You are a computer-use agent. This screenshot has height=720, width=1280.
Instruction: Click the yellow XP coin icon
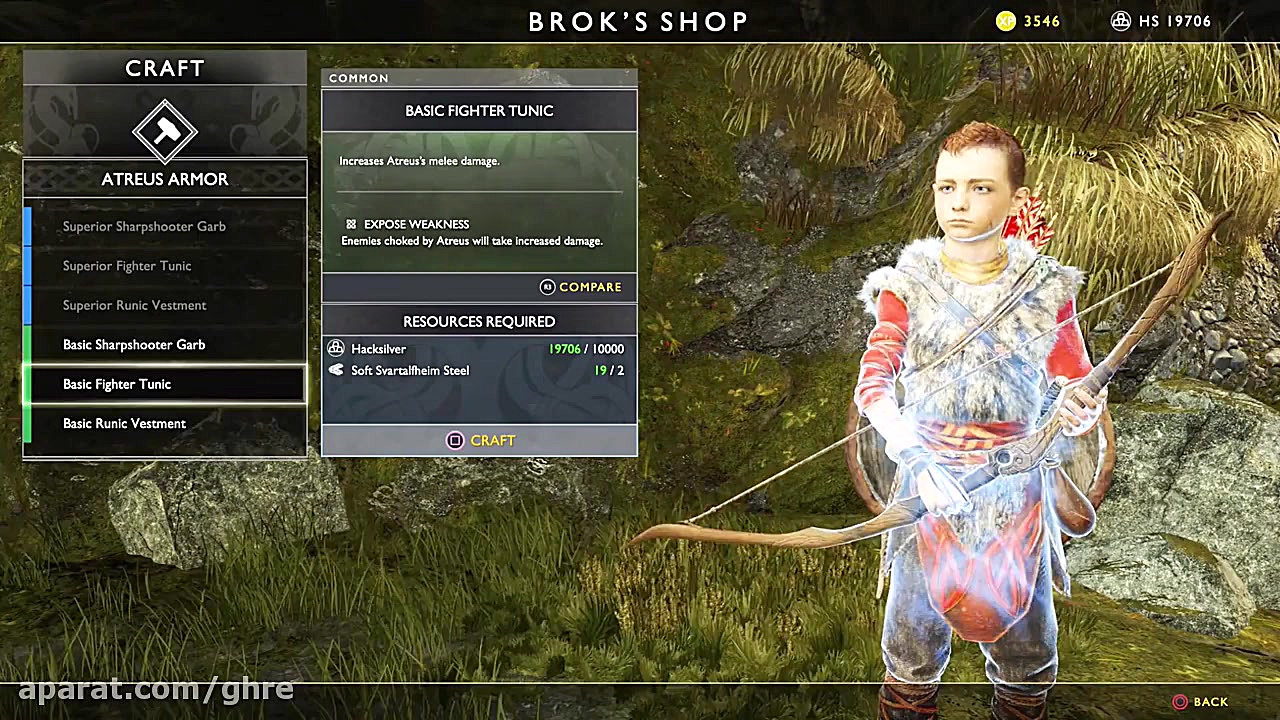pyautogui.click(x=1005, y=21)
